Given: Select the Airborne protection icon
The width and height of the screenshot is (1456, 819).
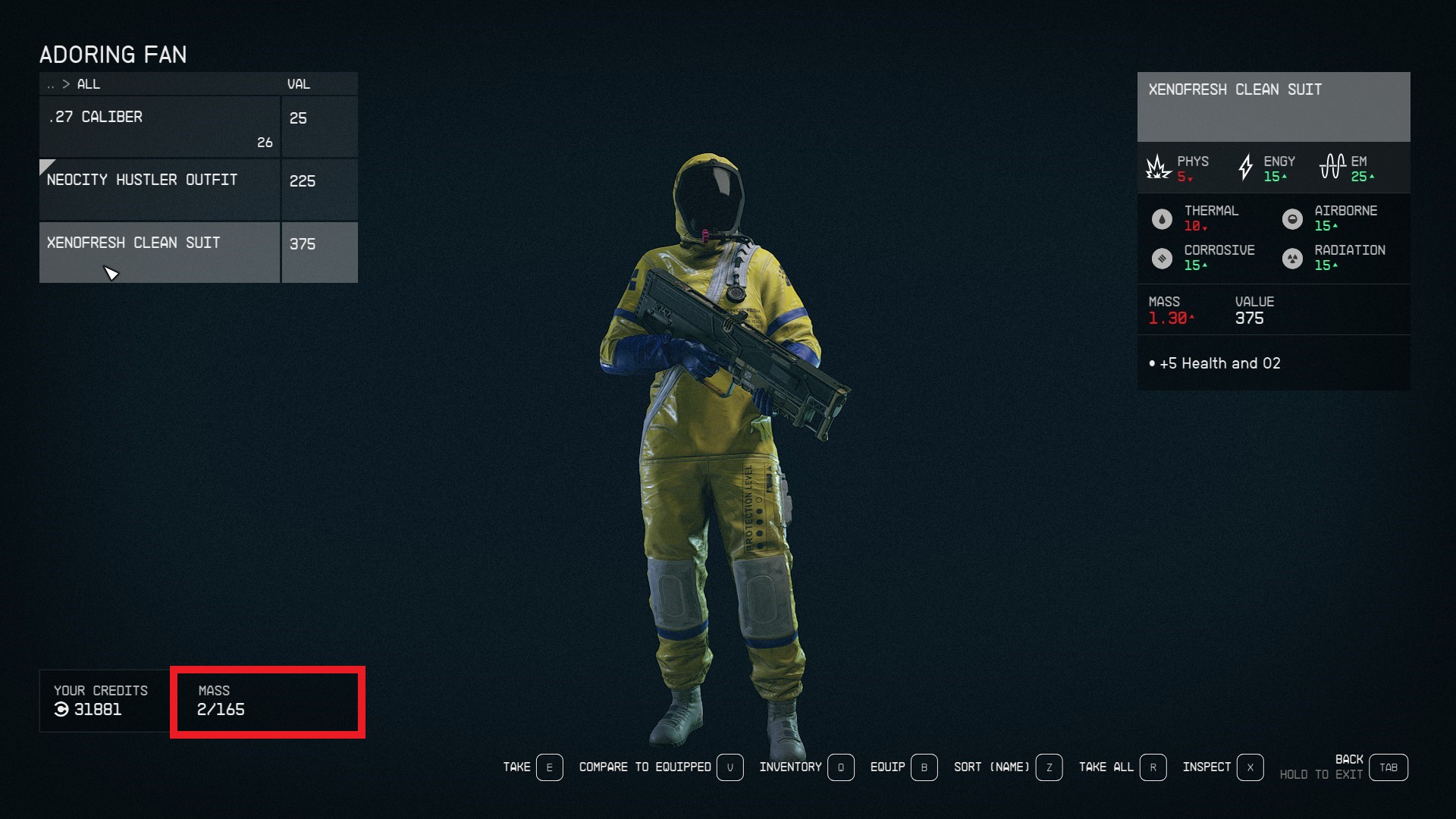Looking at the screenshot, I should click(x=1293, y=218).
